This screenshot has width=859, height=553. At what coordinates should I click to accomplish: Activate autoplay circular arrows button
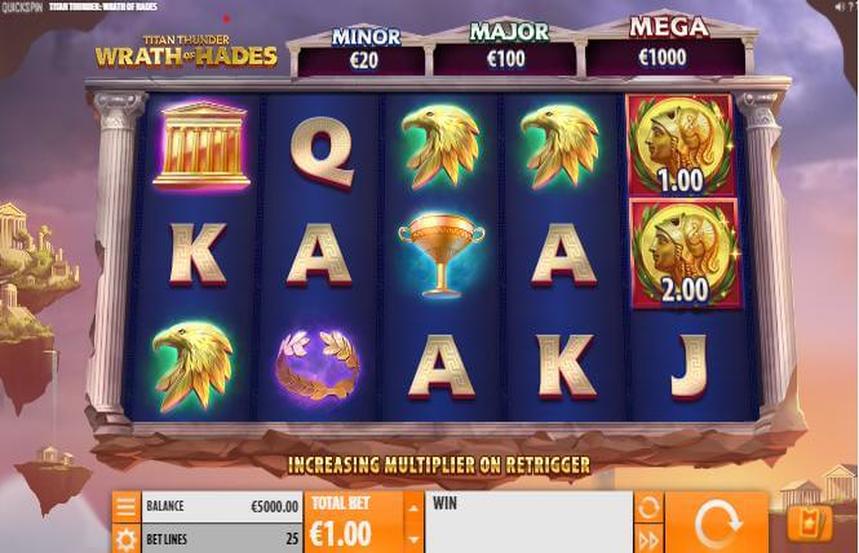point(649,507)
